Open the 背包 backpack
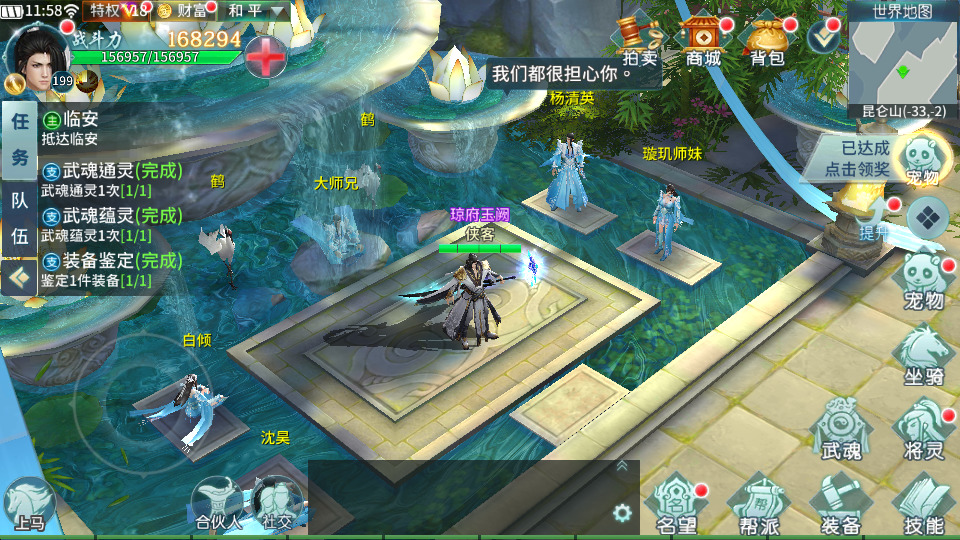Screen dimensions: 960x540 [767, 40]
